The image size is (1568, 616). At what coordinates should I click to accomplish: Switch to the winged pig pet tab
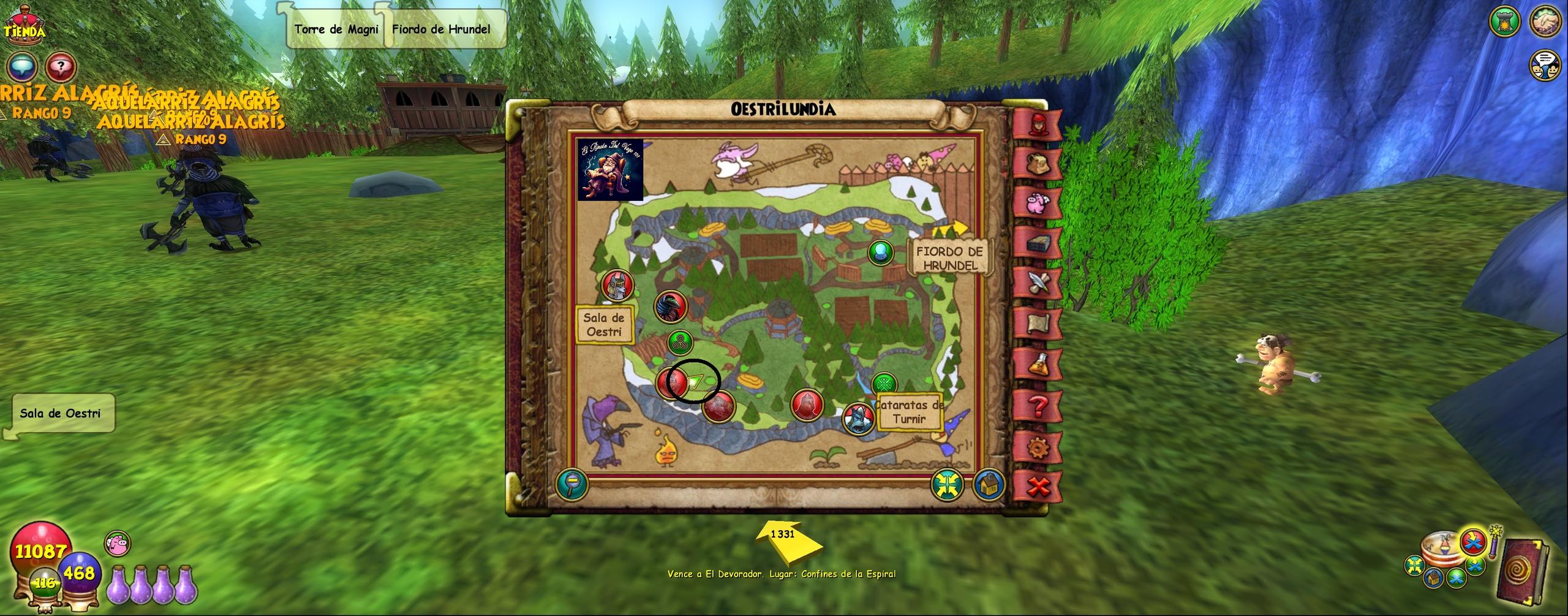click(1037, 202)
